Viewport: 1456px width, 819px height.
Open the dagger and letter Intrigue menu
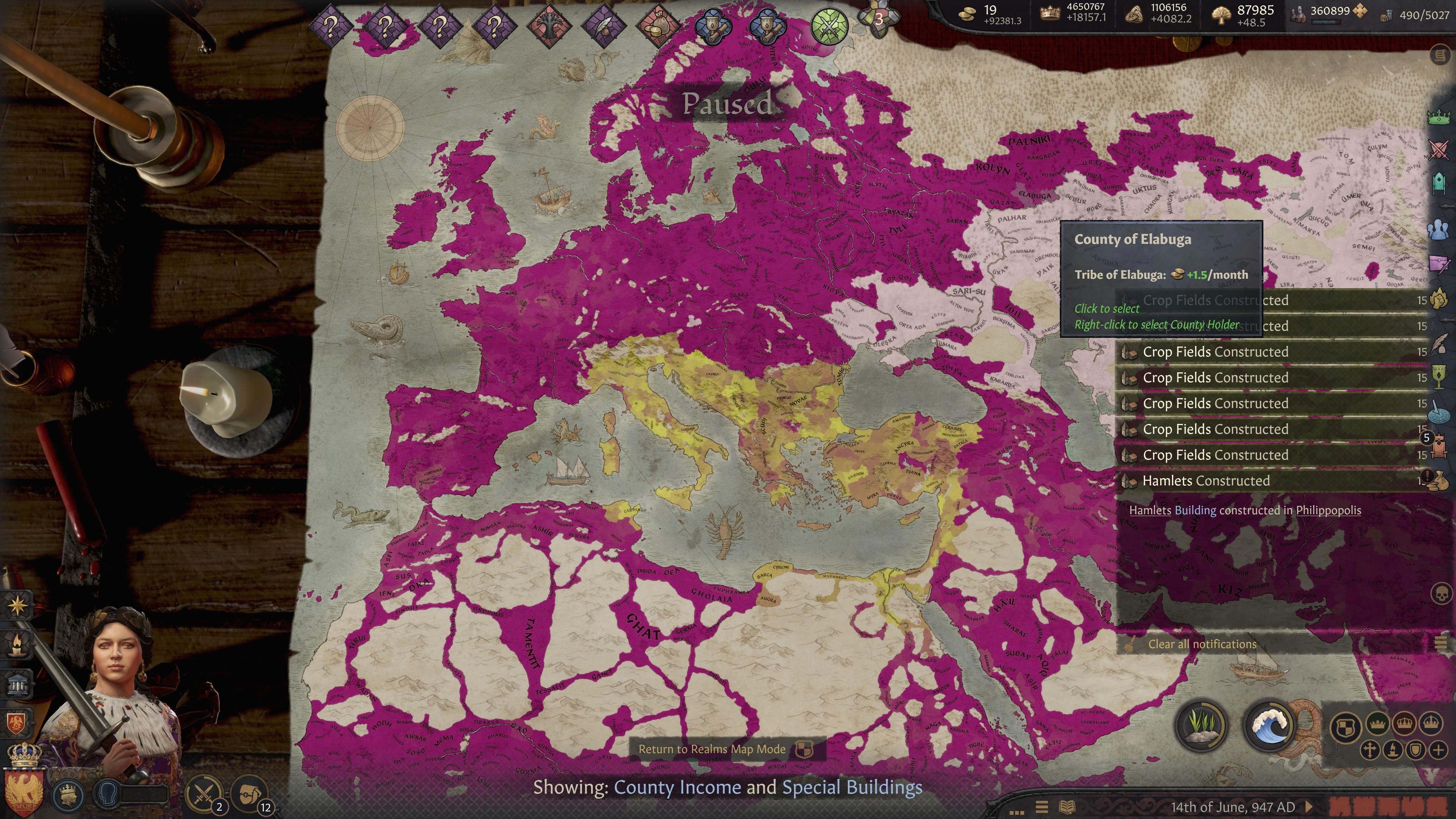1439,264
